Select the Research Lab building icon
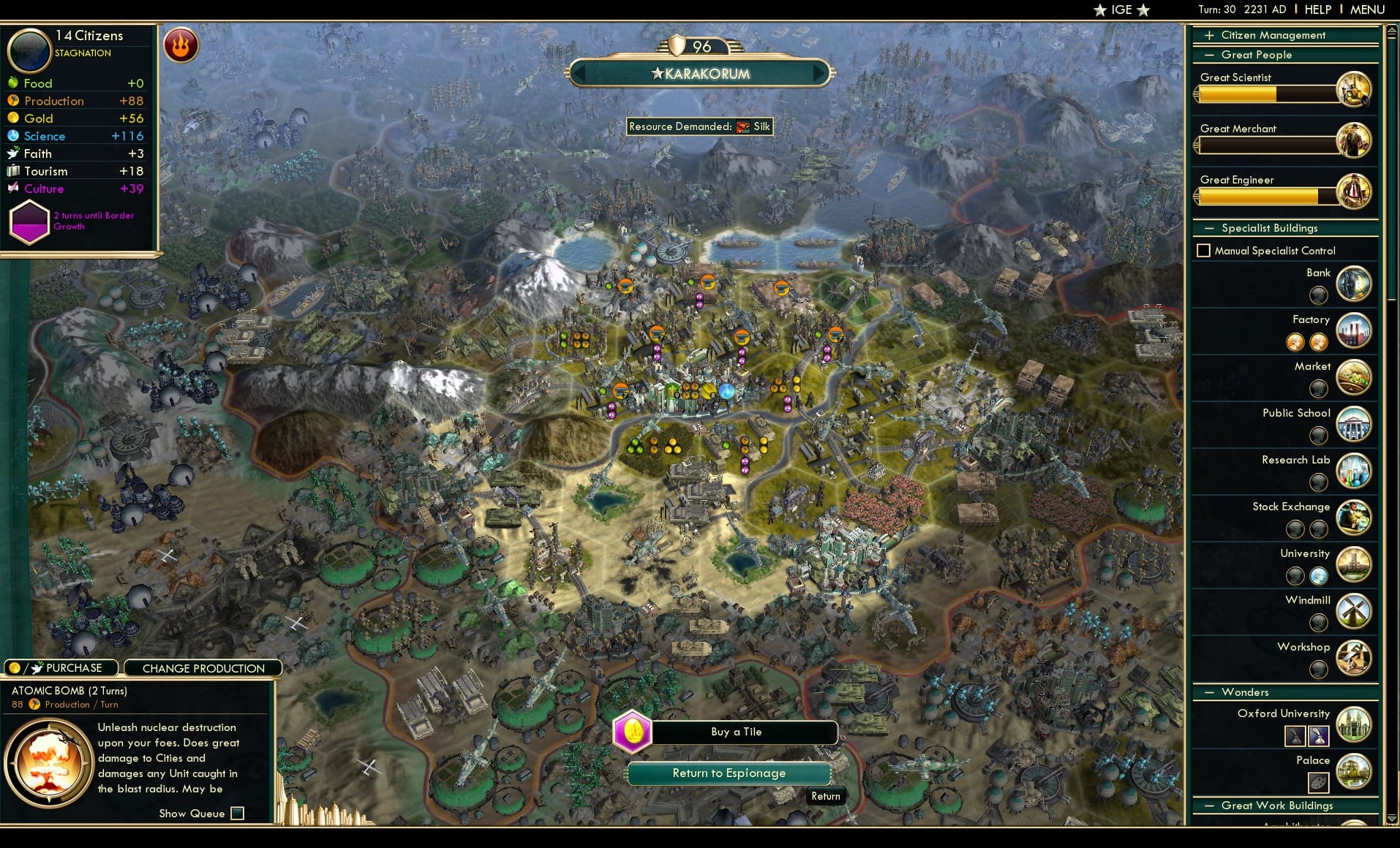Screen dimensions: 1400x848 1354,471
